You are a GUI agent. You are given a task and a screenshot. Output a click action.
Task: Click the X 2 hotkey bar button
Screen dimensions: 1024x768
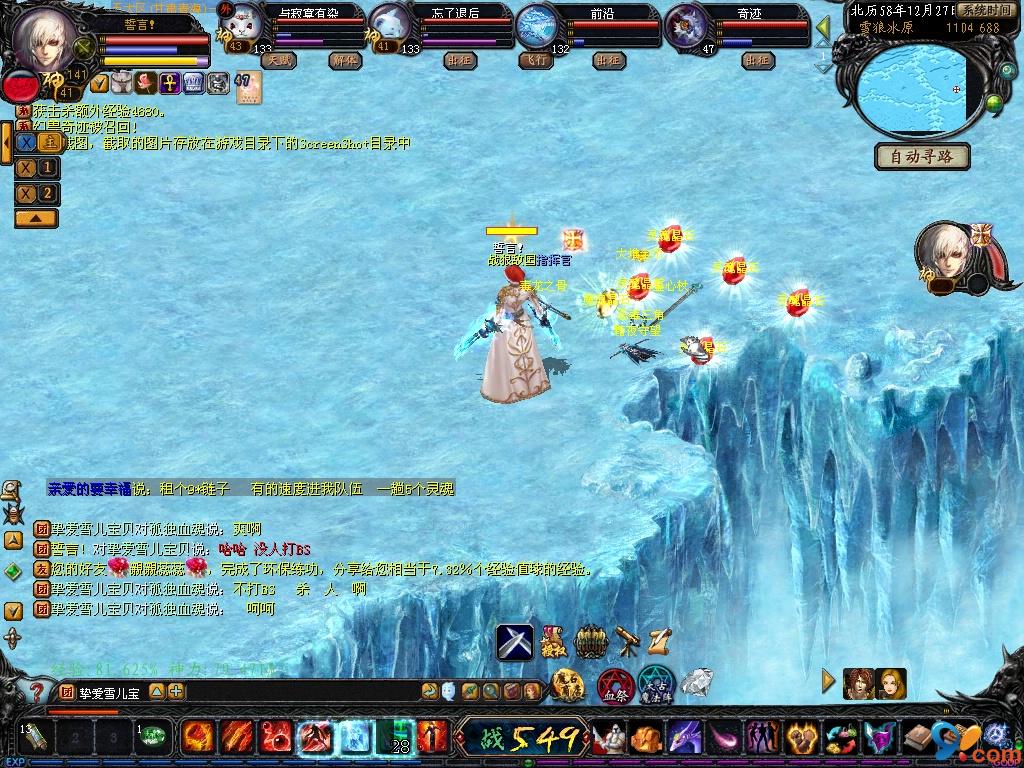(x=36, y=194)
